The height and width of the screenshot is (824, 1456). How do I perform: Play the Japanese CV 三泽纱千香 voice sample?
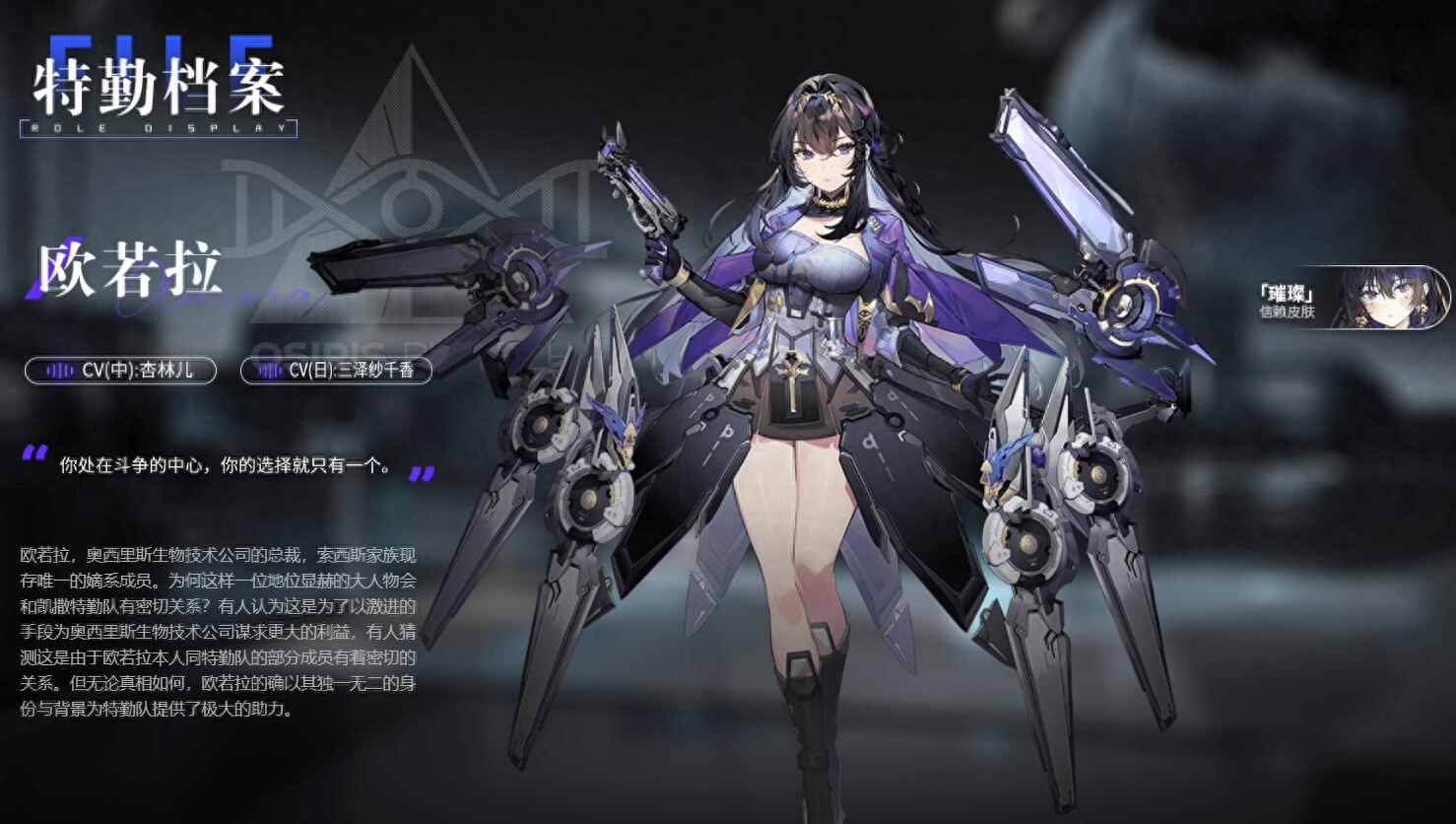click(336, 371)
